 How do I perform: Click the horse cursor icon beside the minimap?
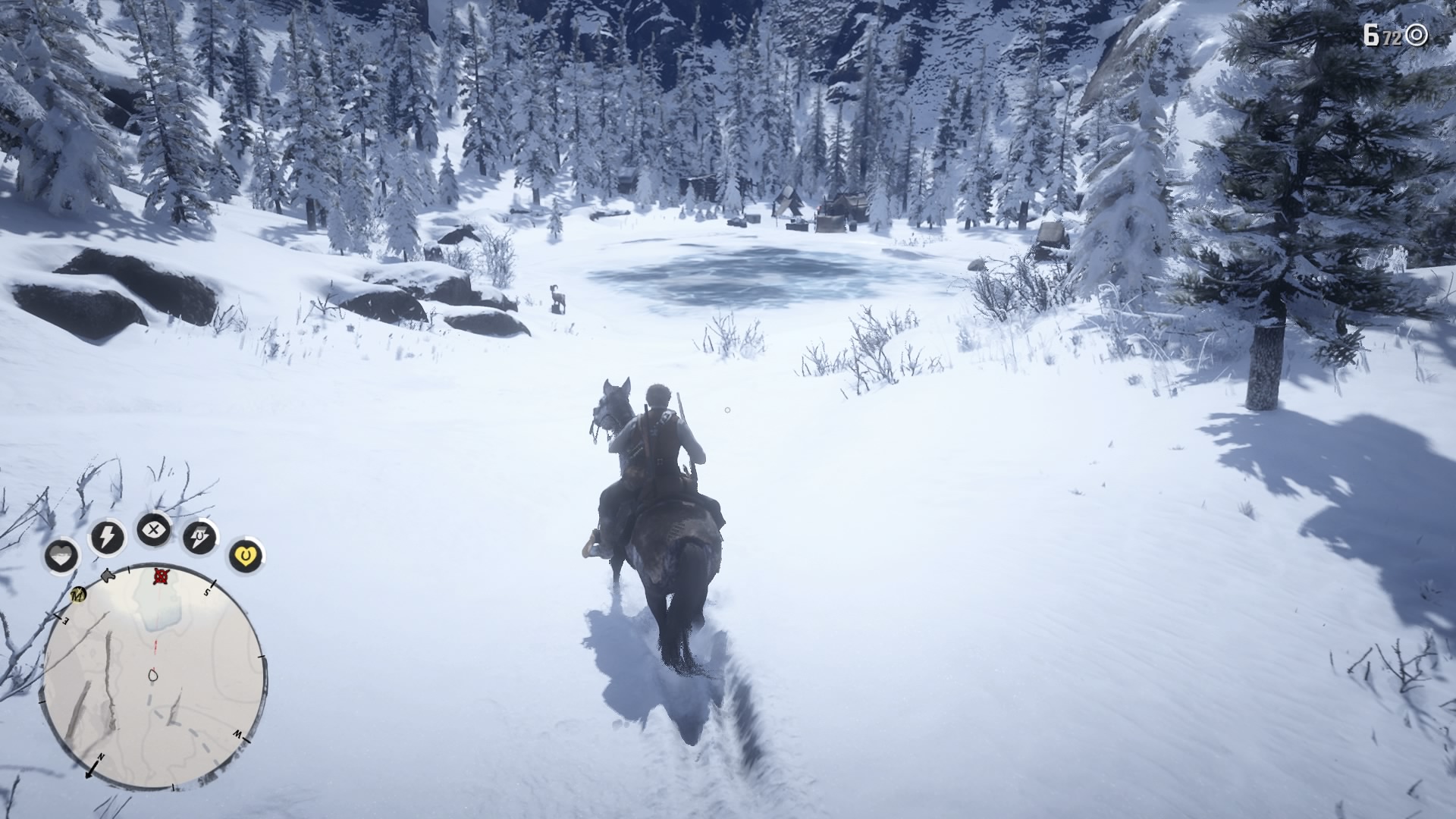(107, 574)
